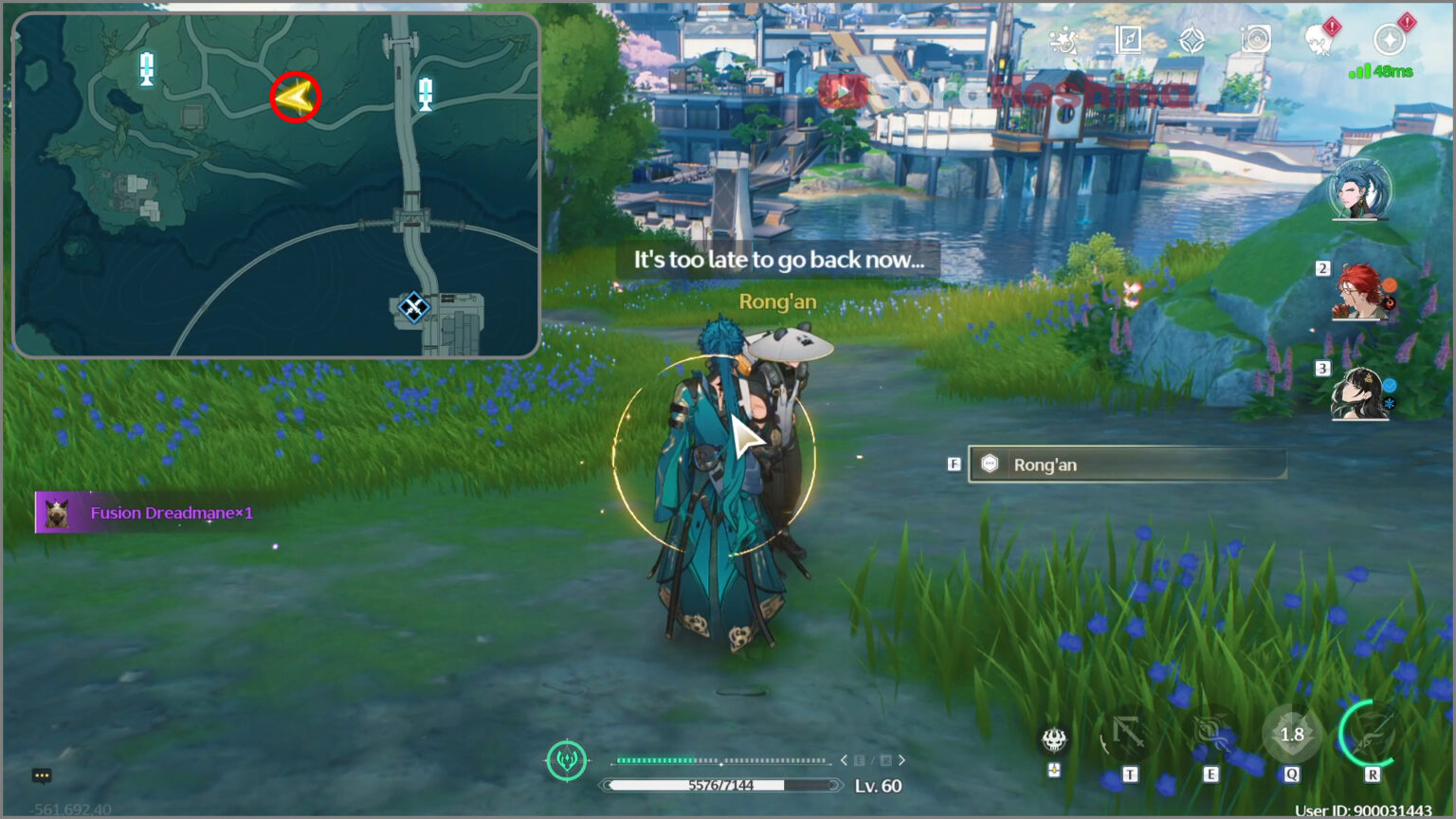Open the chat ellipsis button at bottom left

click(40, 775)
